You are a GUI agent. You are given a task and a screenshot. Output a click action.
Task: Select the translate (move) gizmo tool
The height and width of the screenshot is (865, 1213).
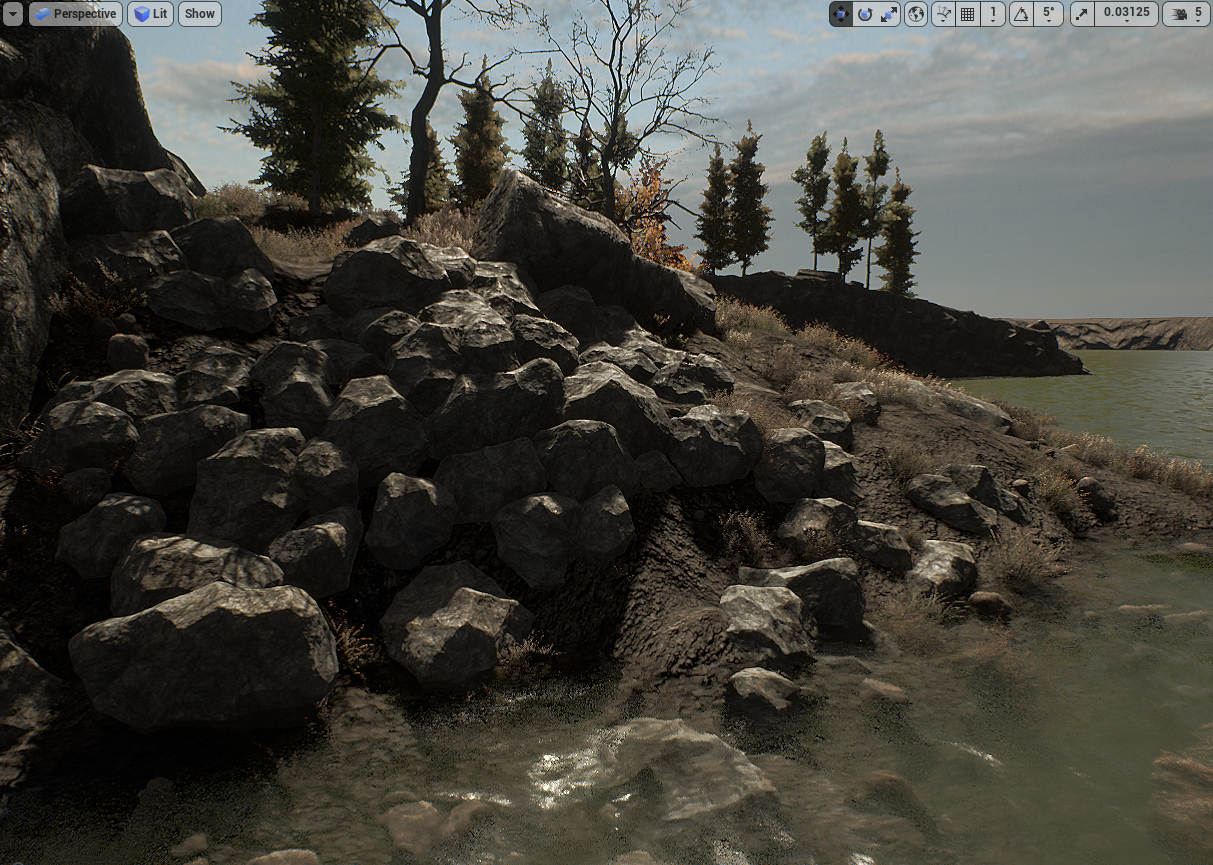click(x=841, y=14)
